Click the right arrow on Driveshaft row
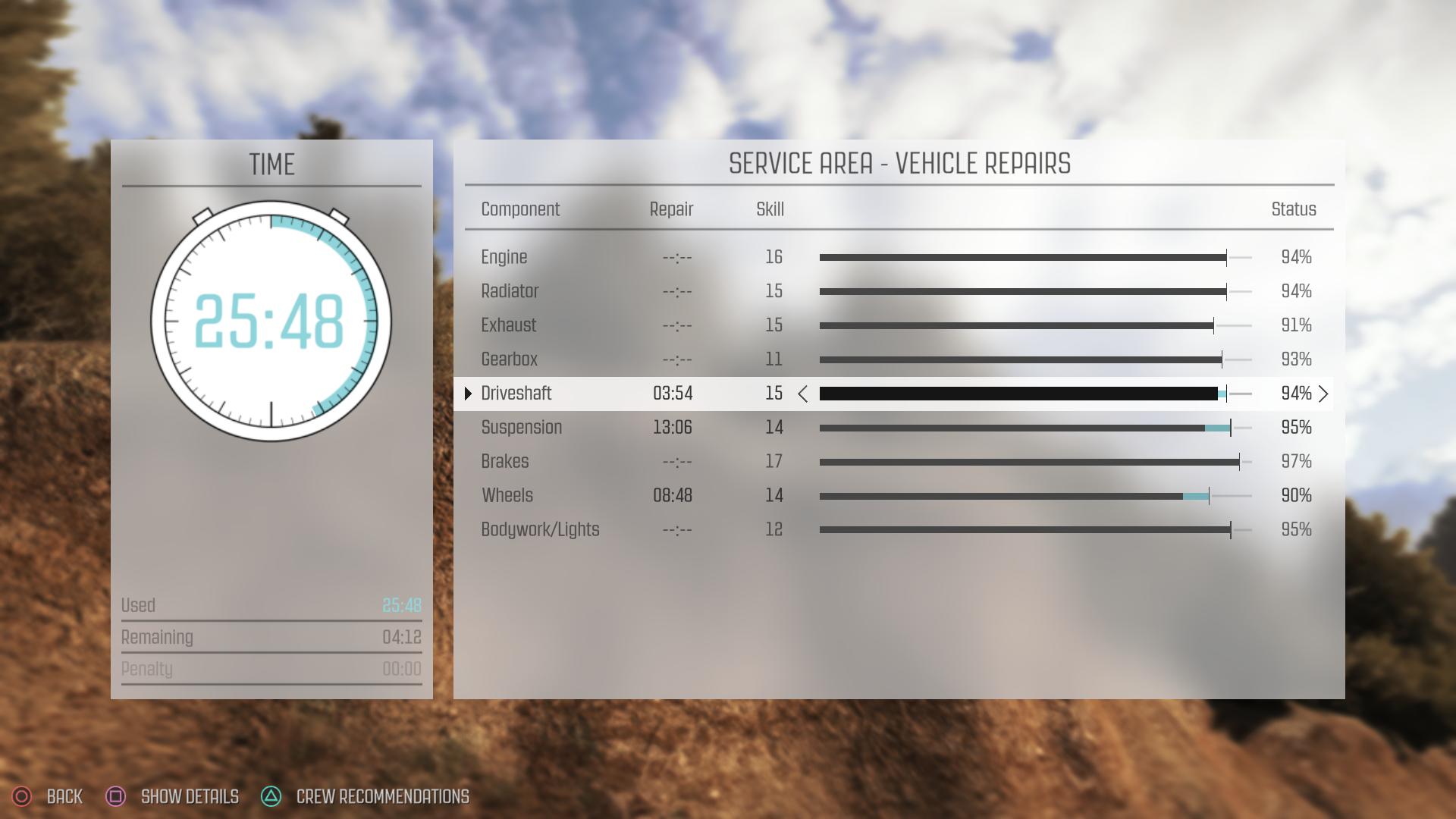Image resolution: width=1456 pixels, height=819 pixels. pos(1325,394)
